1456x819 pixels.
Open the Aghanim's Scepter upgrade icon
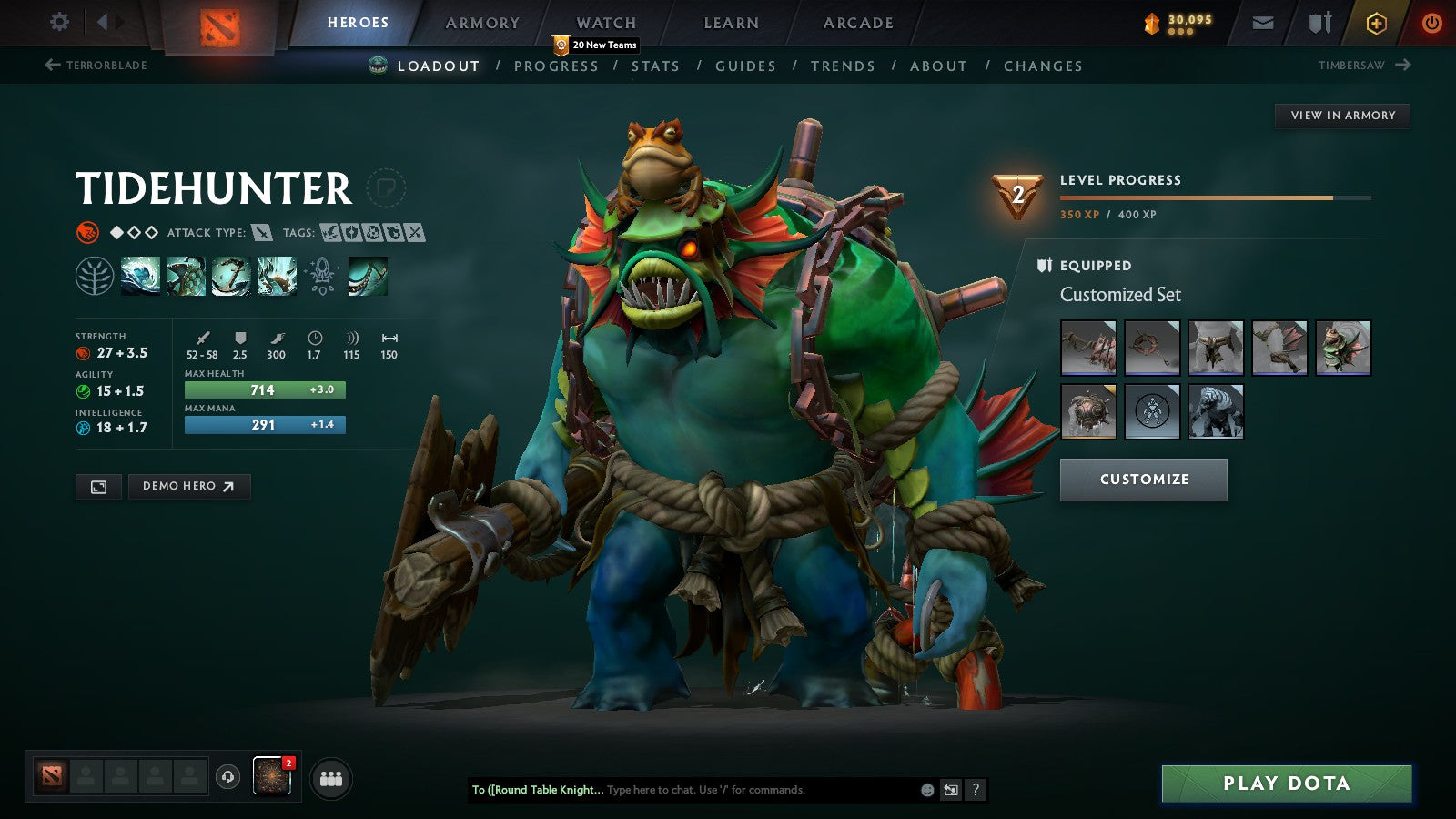click(x=322, y=276)
